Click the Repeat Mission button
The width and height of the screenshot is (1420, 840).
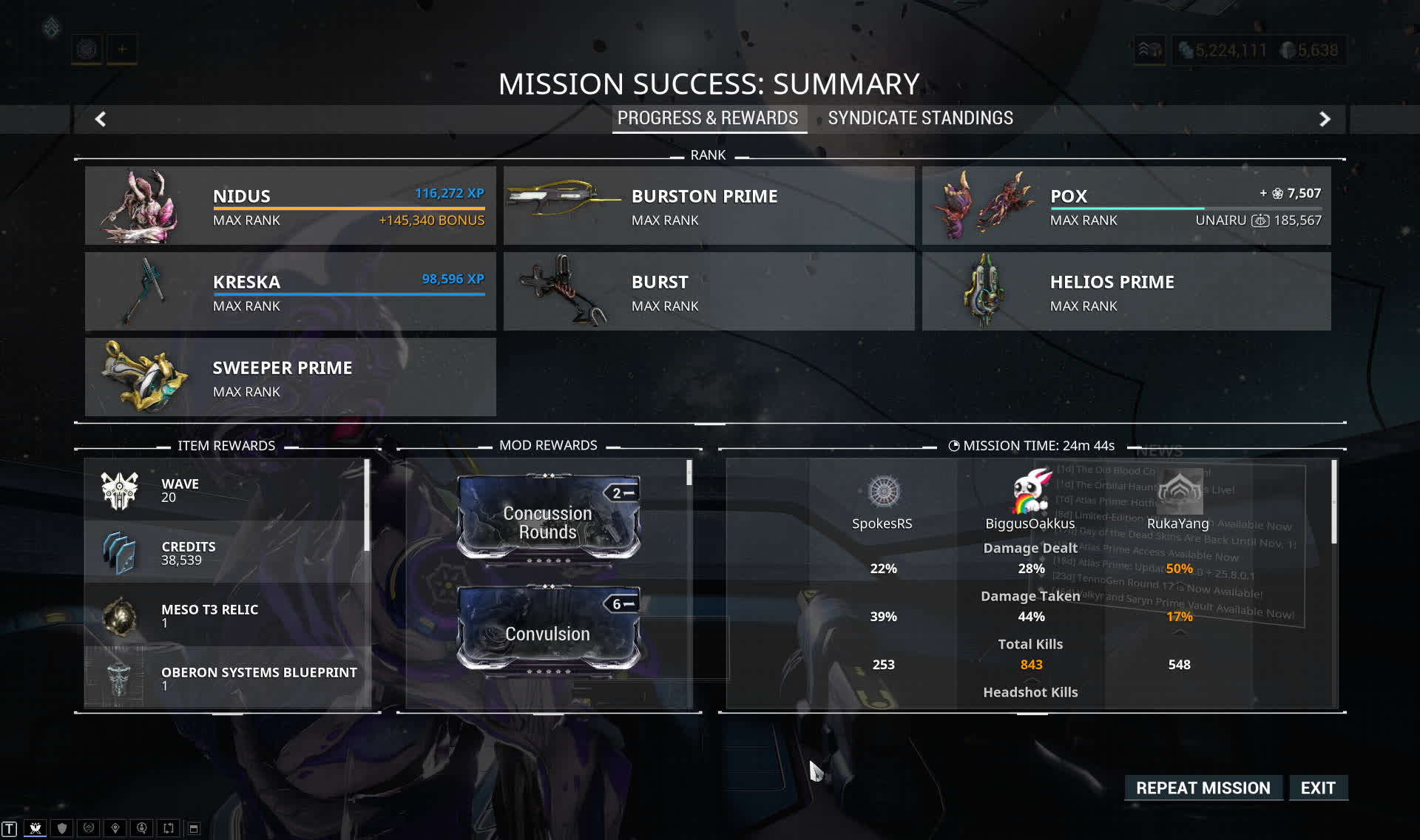[1203, 787]
